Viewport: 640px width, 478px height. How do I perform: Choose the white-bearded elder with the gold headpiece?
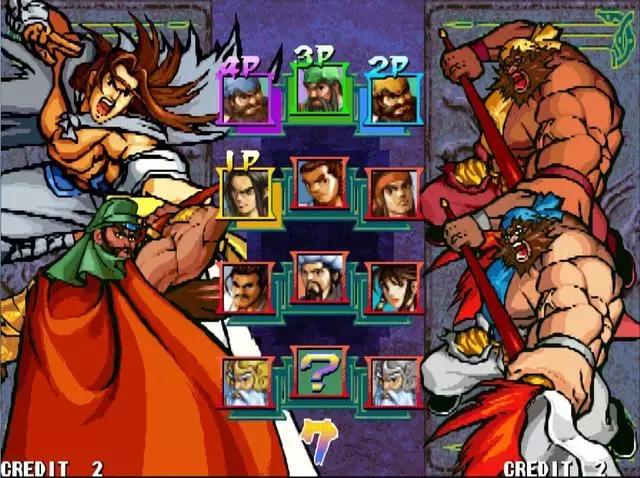point(246,381)
